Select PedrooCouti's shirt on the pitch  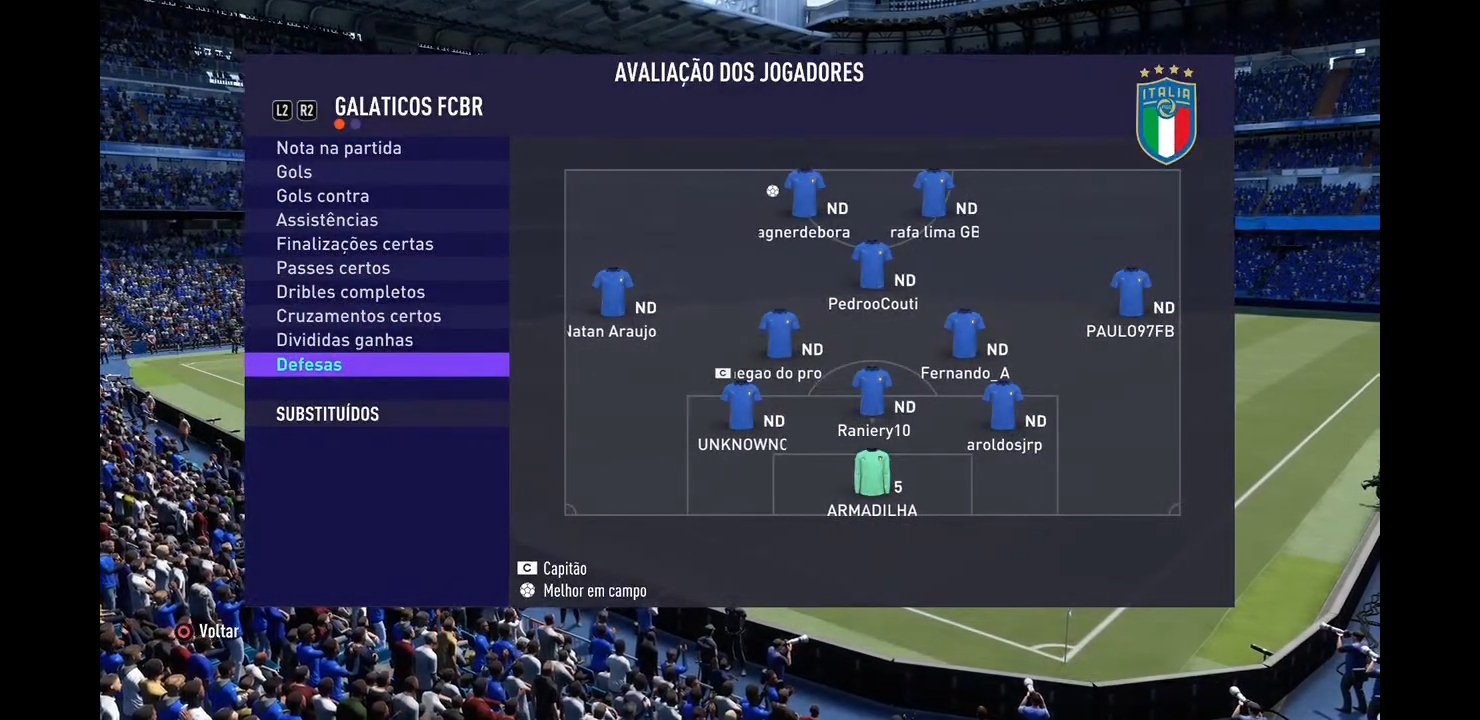coord(872,266)
